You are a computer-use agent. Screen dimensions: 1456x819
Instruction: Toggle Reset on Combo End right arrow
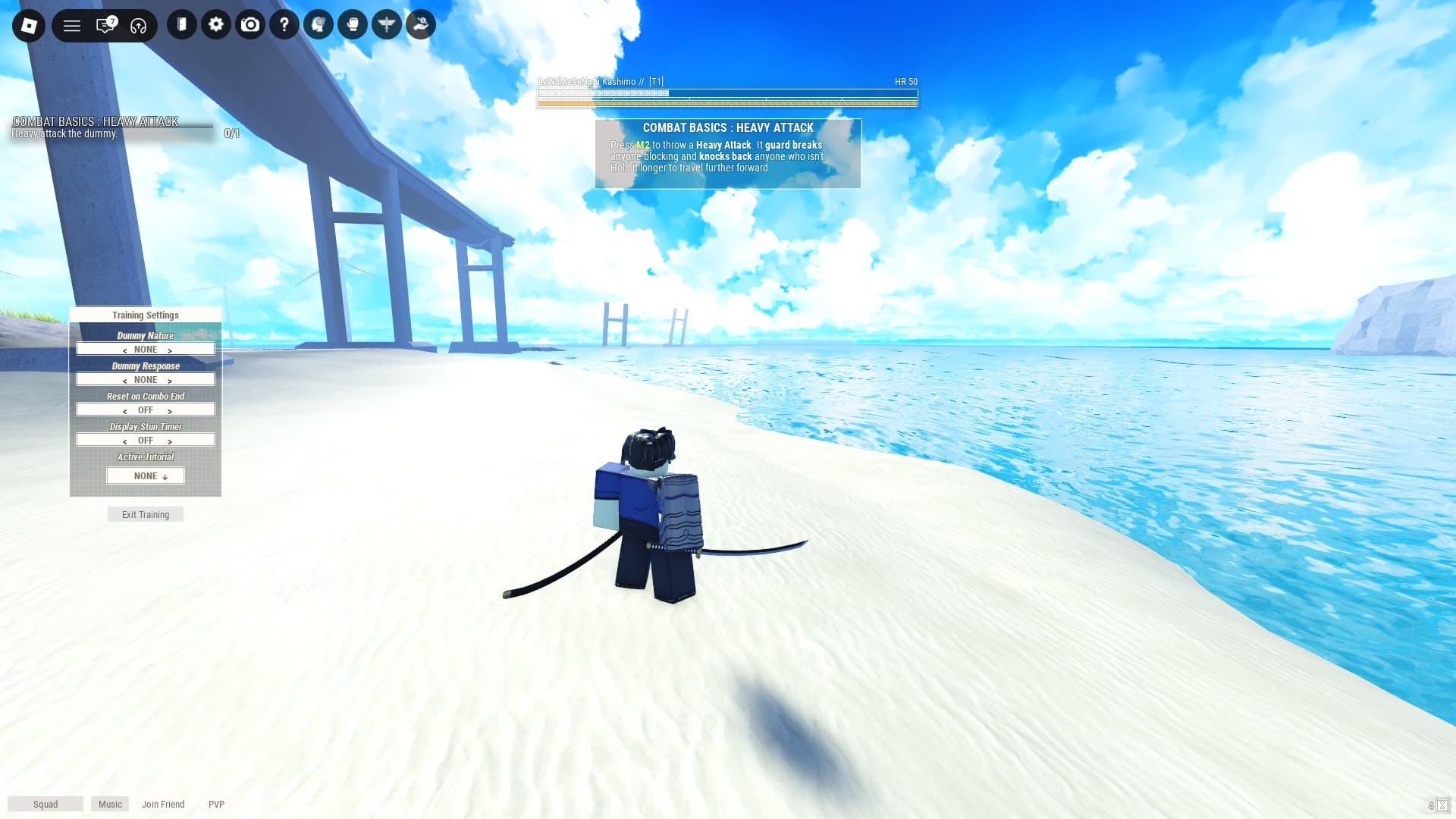pyautogui.click(x=170, y=411)
